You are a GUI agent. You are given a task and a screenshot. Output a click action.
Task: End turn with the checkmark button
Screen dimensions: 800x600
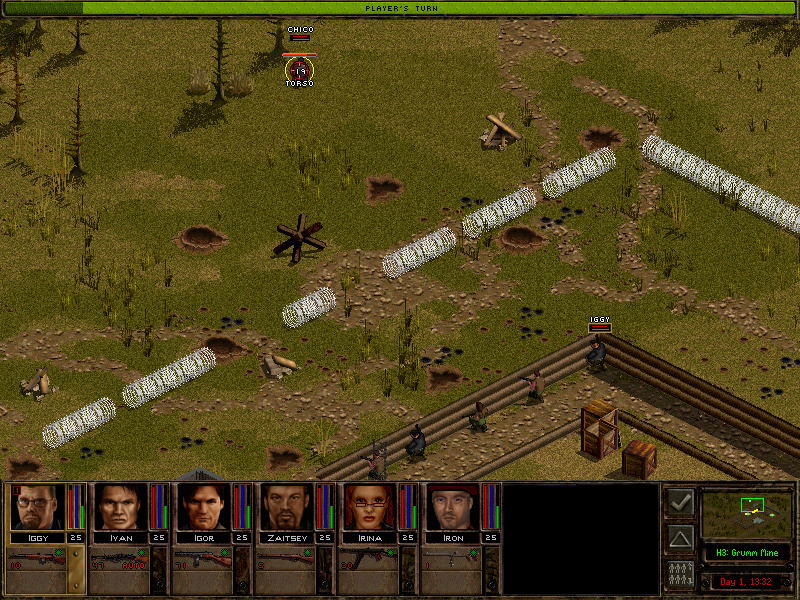pos(680,503)
